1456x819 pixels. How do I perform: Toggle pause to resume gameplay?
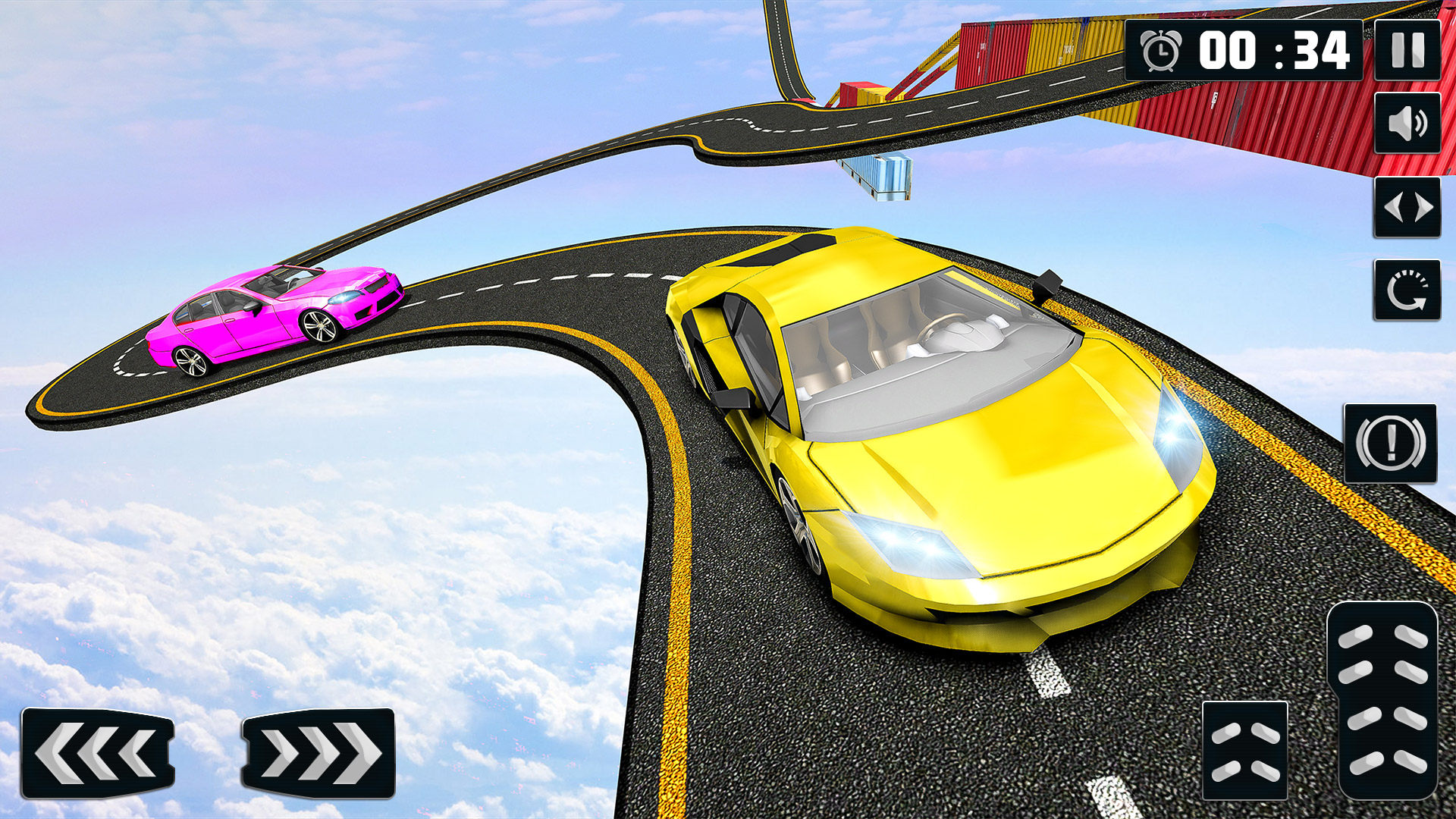[1407, 49]
